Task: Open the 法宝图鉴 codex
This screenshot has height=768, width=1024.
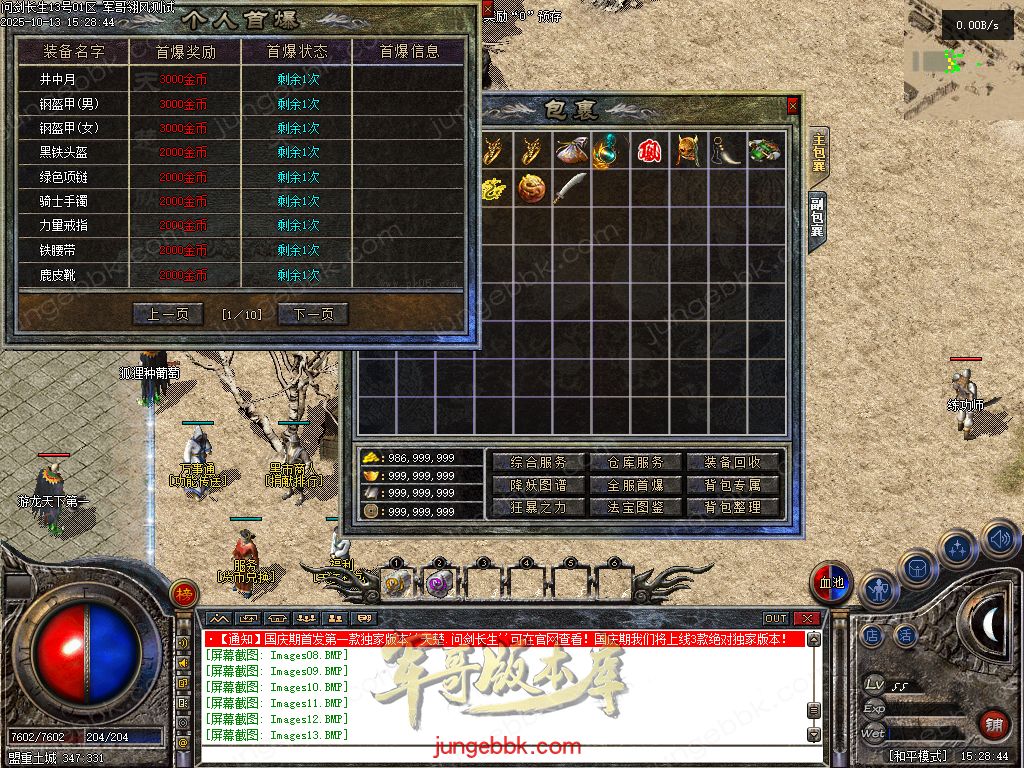Action: click(635, 507)
